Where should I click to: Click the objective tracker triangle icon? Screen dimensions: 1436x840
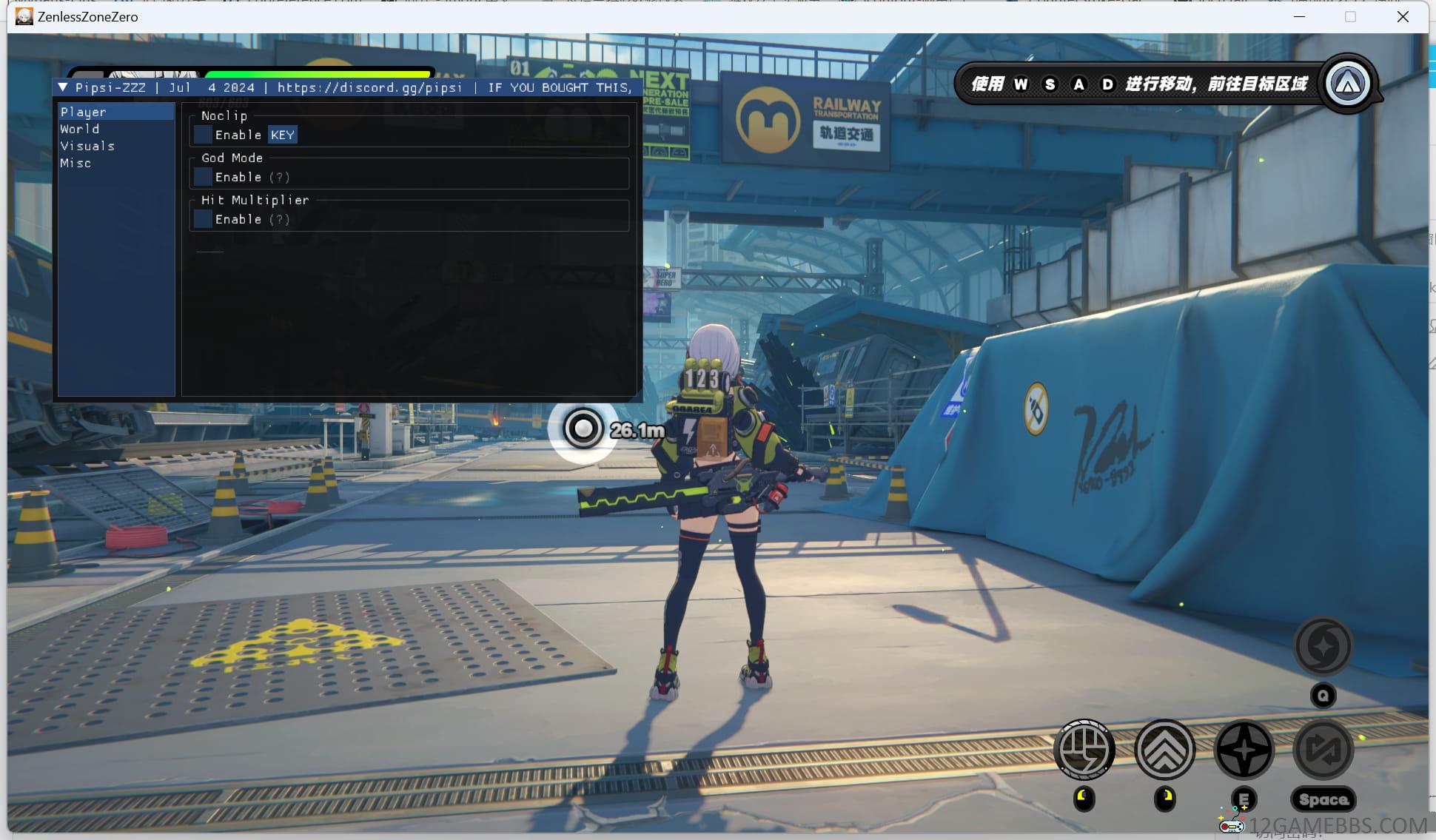click(1347, 84)
